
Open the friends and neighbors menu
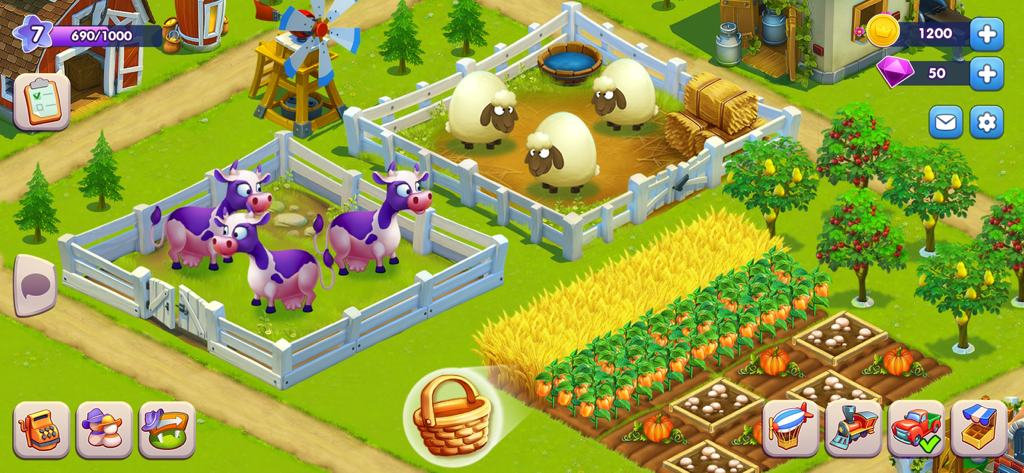coord(104,430)
